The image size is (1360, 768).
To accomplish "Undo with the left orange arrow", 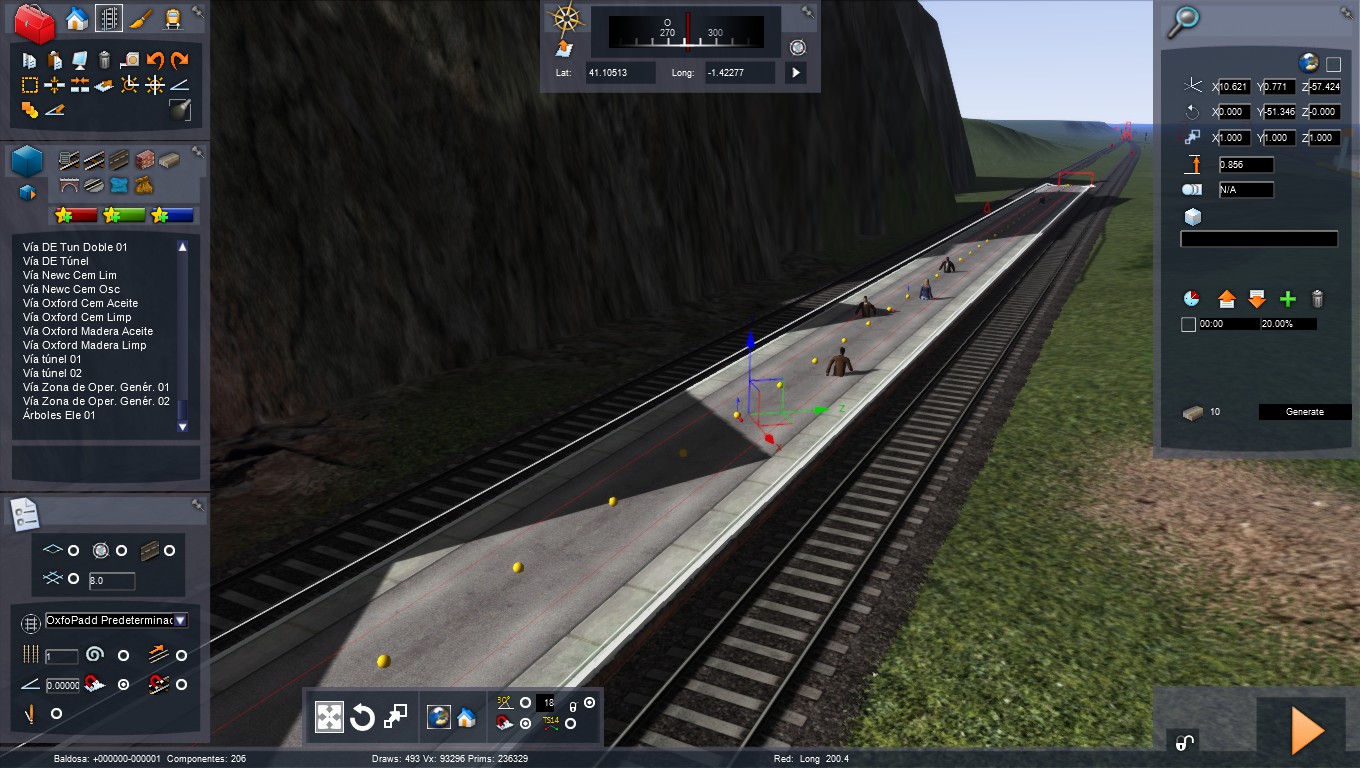I will tap(155, 61).
